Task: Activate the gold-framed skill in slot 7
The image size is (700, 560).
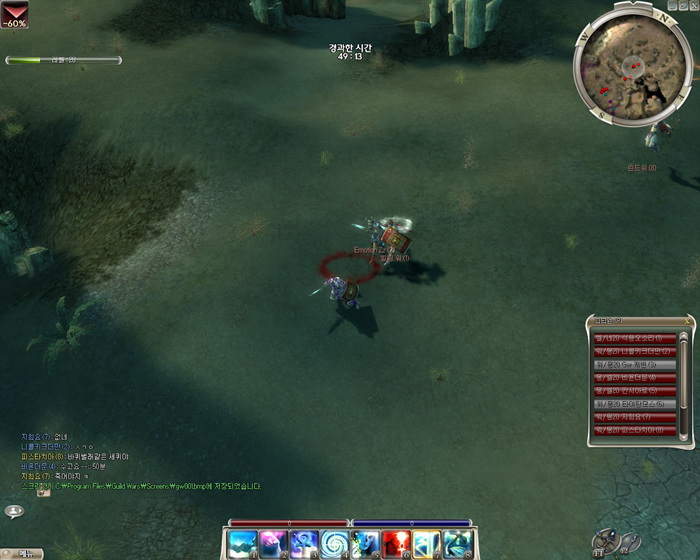Action: point(427,544)
